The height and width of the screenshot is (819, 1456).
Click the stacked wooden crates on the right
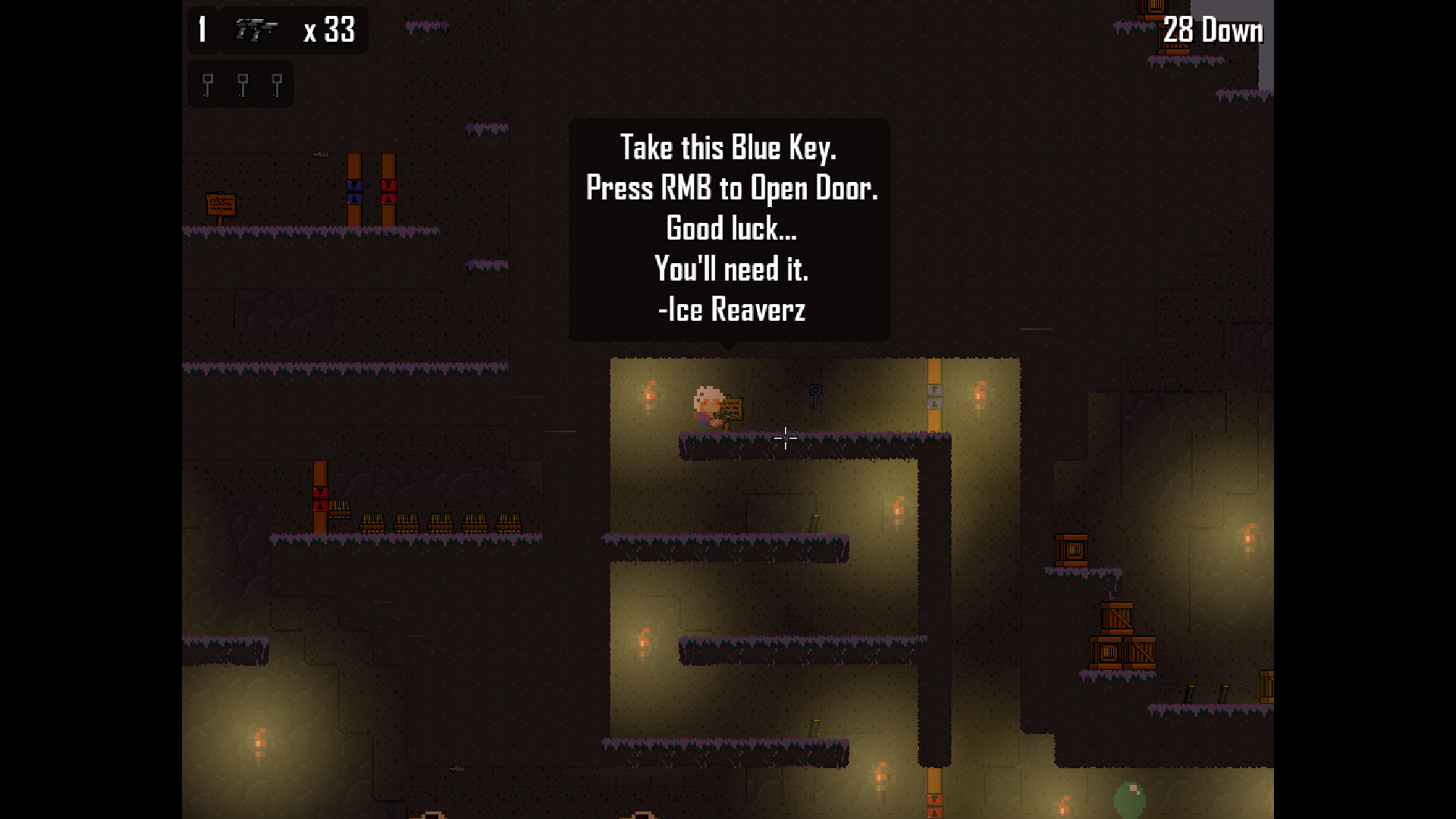[1119, 633]
